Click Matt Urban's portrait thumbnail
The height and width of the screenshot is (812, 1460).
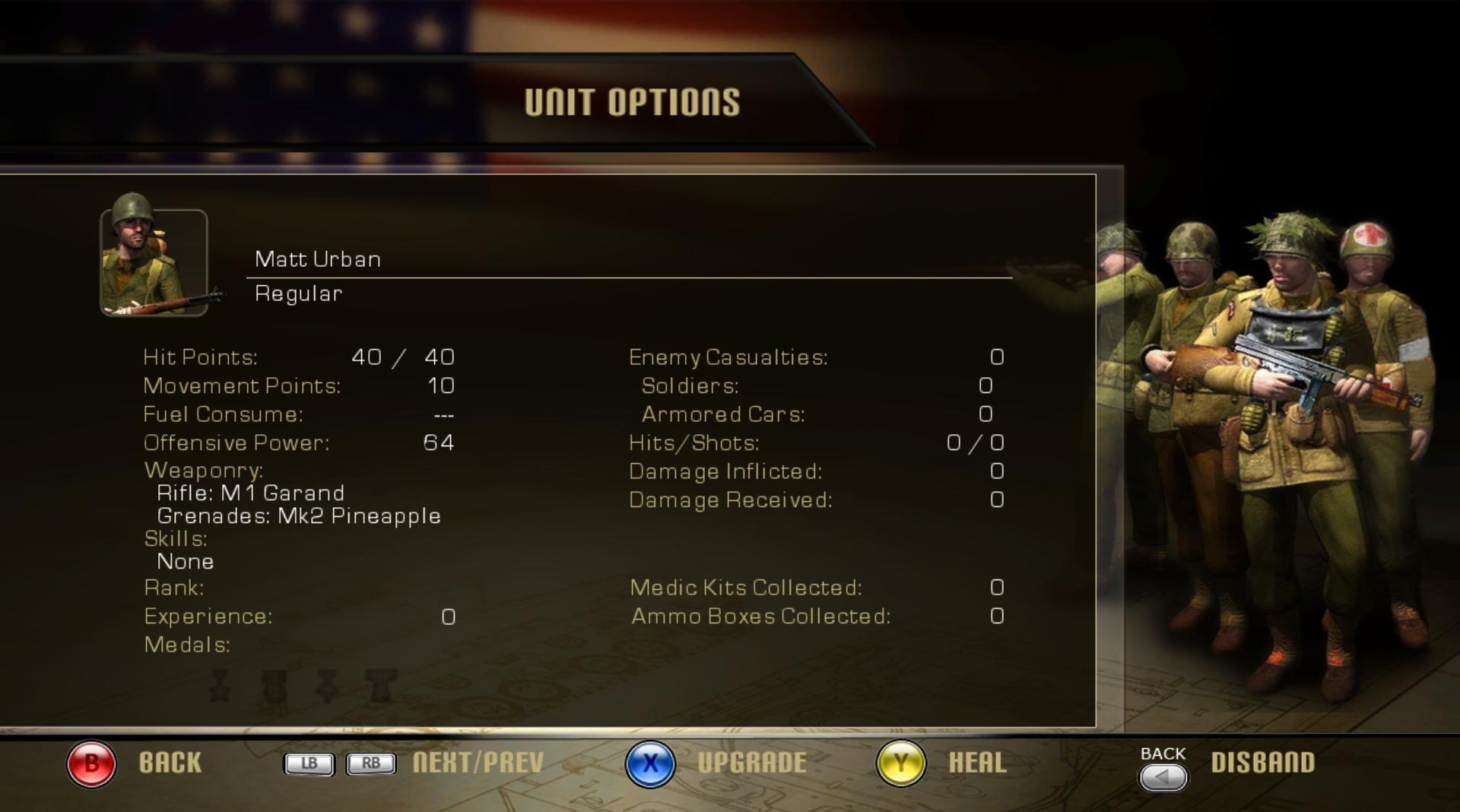(x=155, y=262)
